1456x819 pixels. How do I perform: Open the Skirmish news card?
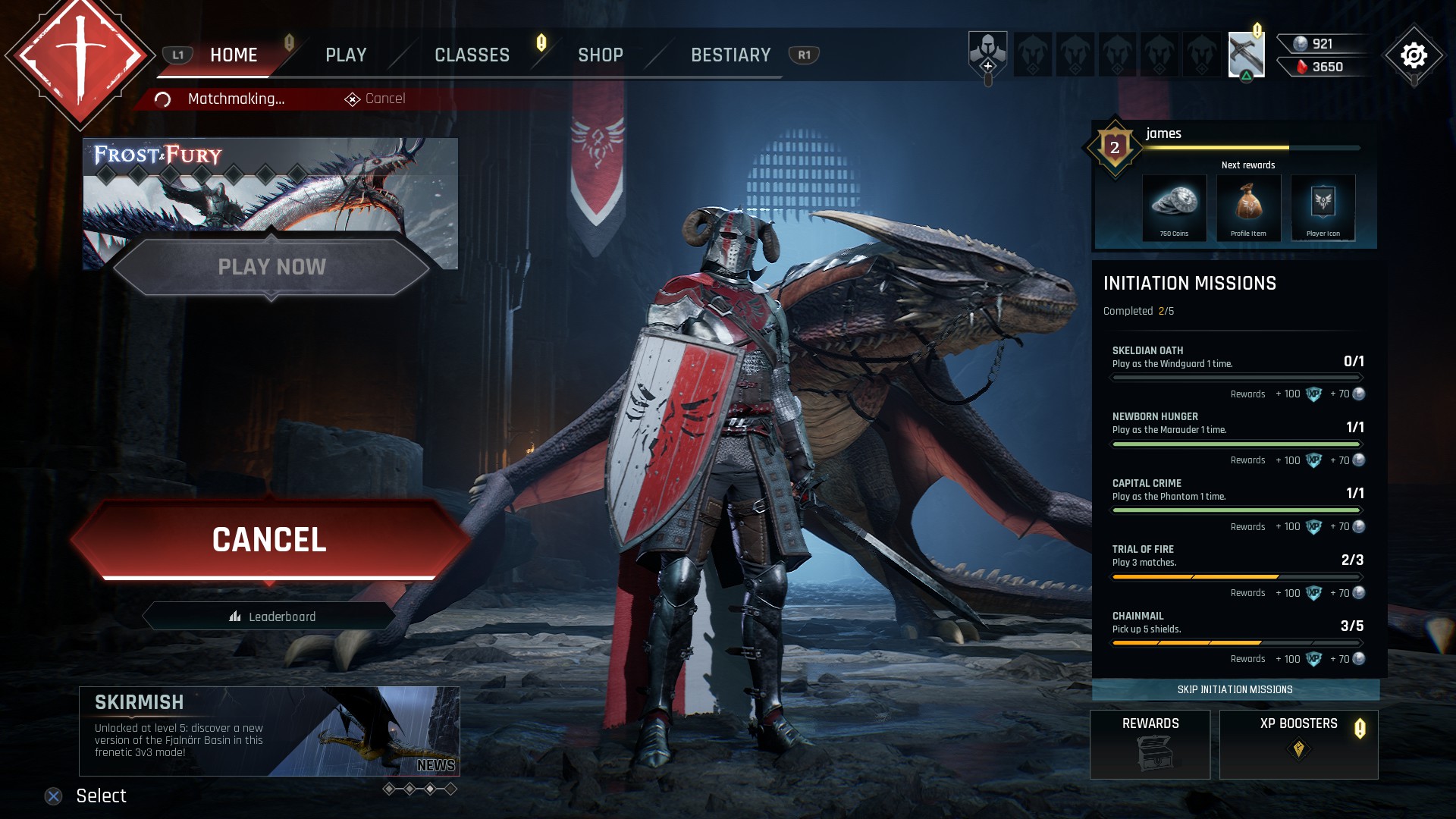269,731
